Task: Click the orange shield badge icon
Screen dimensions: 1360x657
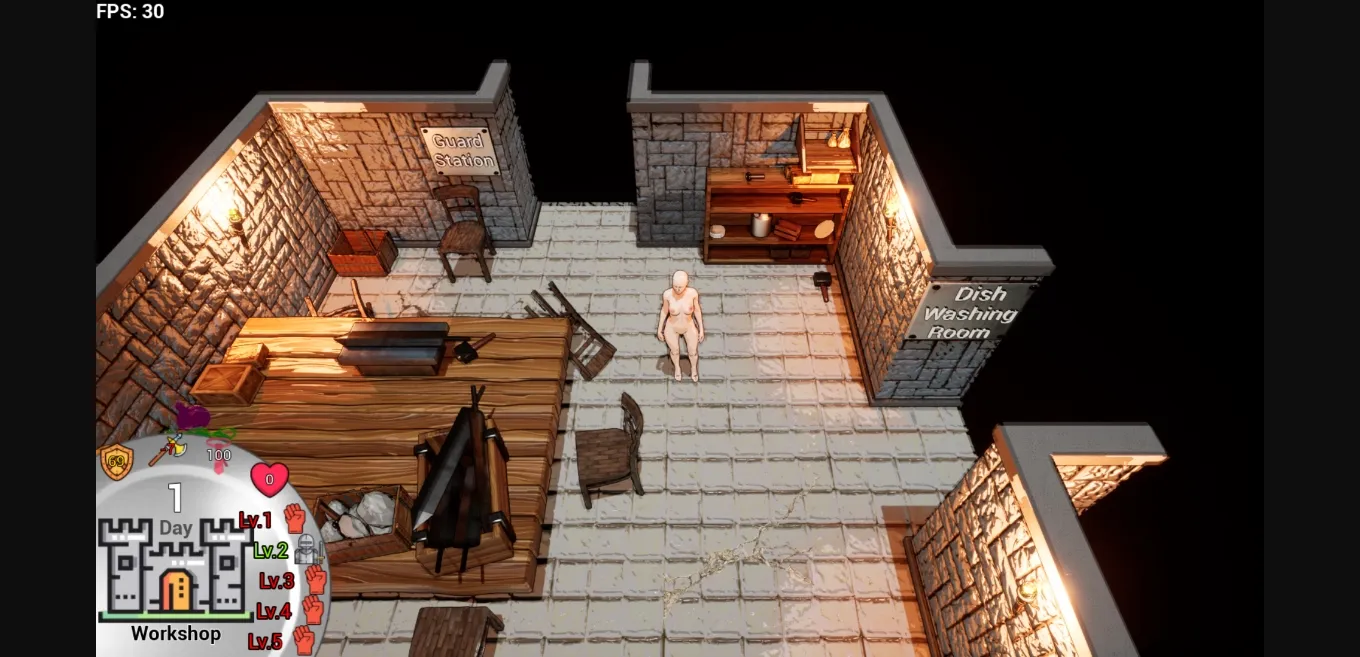Action: (x=117, y=462)
